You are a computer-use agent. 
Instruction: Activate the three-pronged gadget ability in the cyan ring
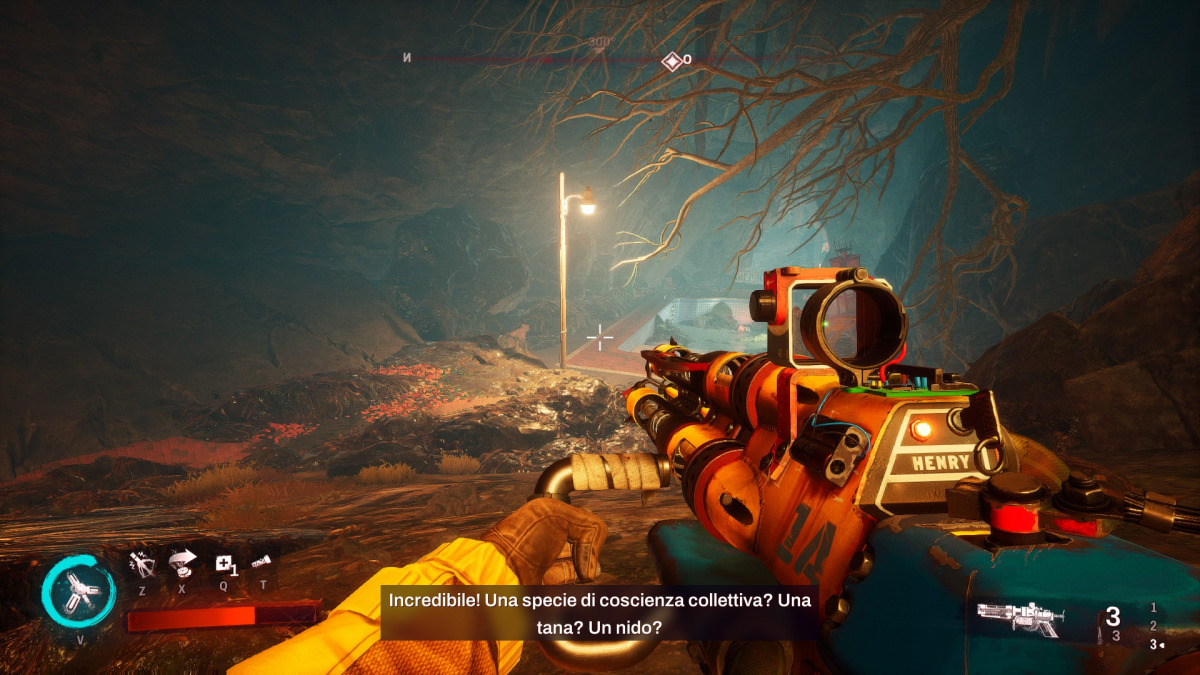point(78,591)
